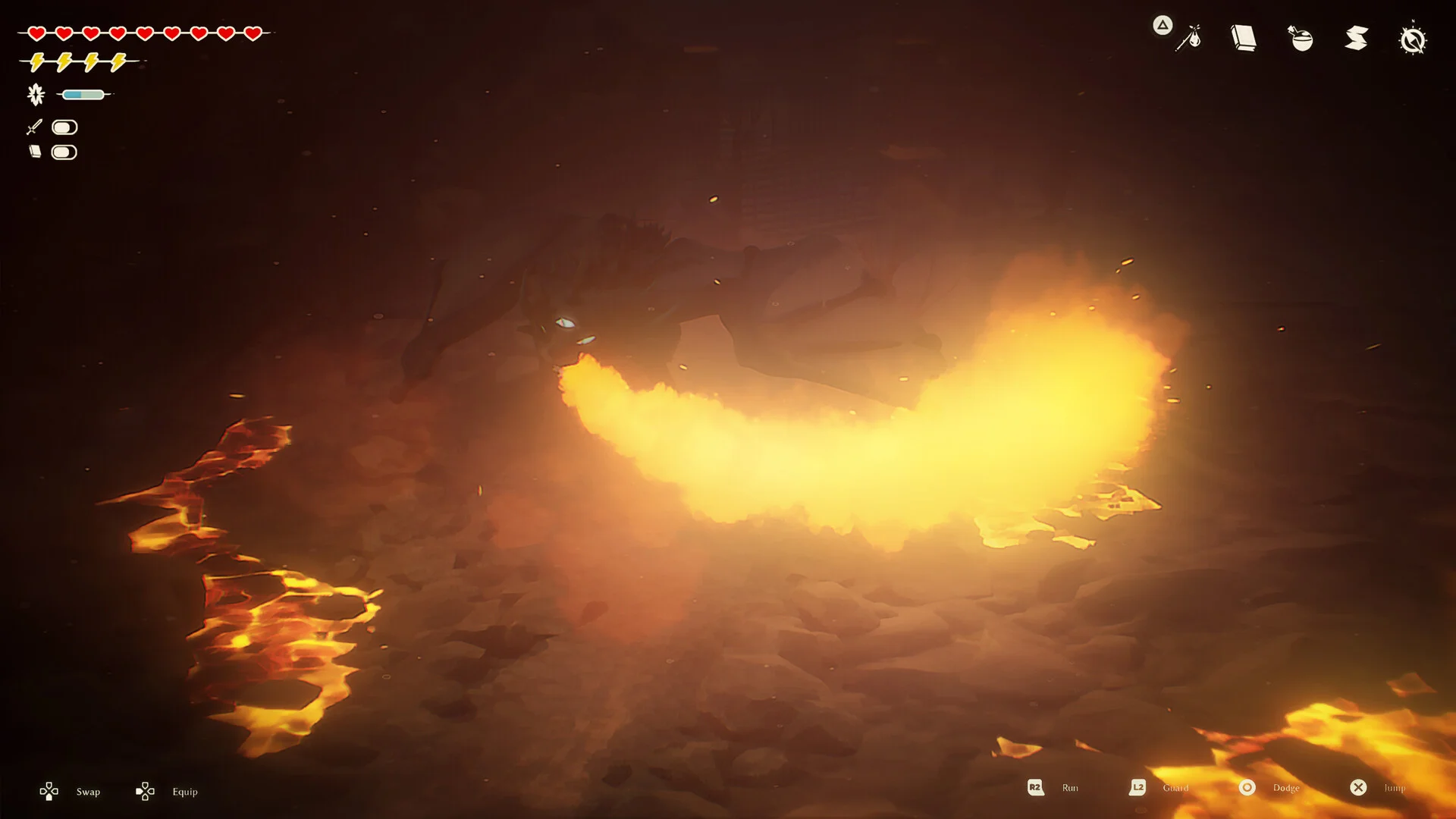Open the bindle bag inventory icon
1456x819 pixels.
(x=1188, y=38)
